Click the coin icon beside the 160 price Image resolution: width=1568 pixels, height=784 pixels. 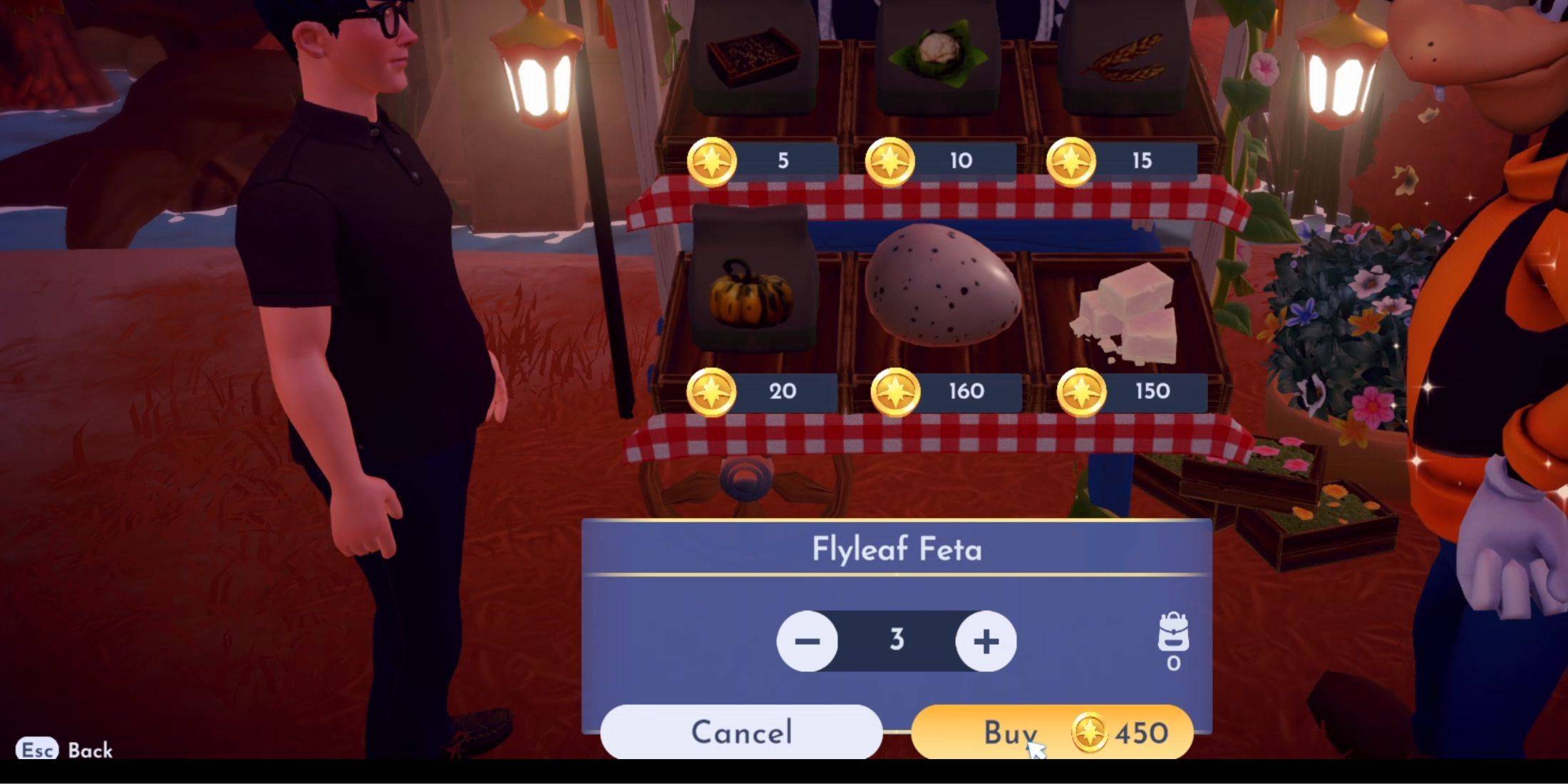click(897, 391)
